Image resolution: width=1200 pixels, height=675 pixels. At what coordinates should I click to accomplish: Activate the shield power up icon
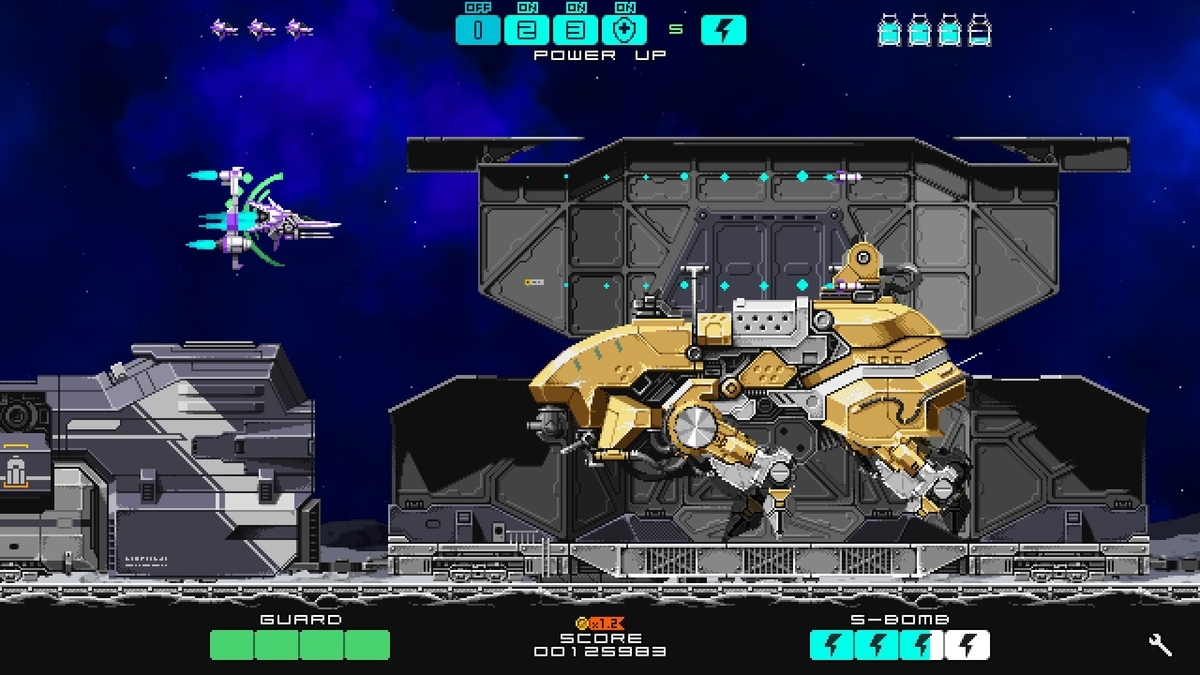coord(623,30)
